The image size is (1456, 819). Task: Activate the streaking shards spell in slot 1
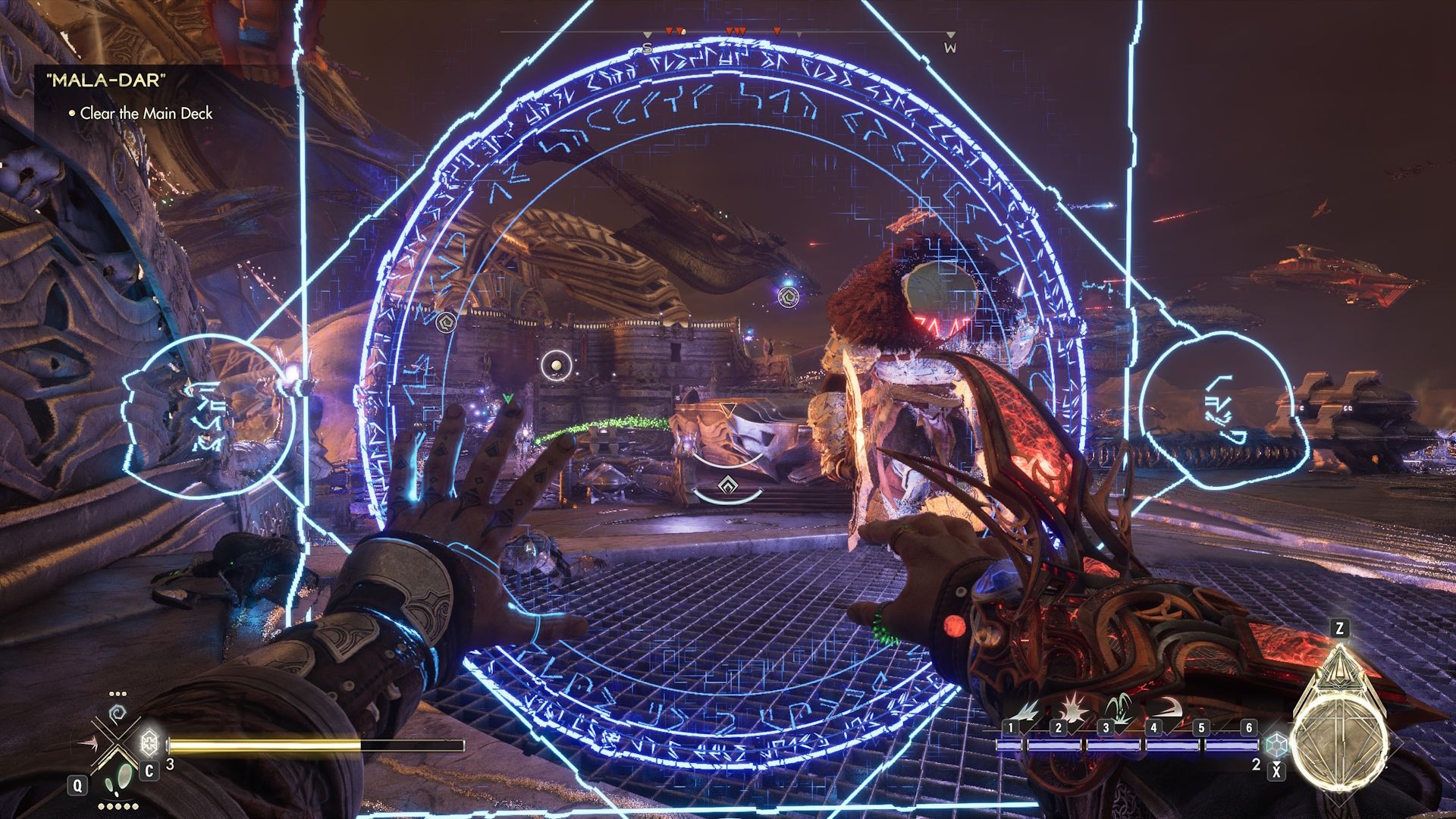coord(1029,711)
